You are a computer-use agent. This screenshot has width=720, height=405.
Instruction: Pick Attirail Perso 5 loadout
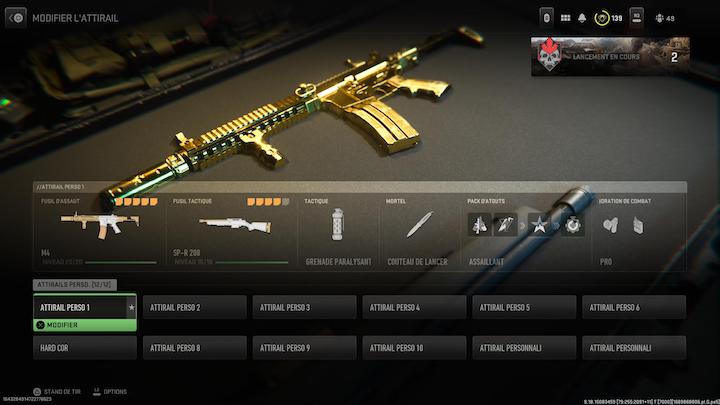click(524, 307)
